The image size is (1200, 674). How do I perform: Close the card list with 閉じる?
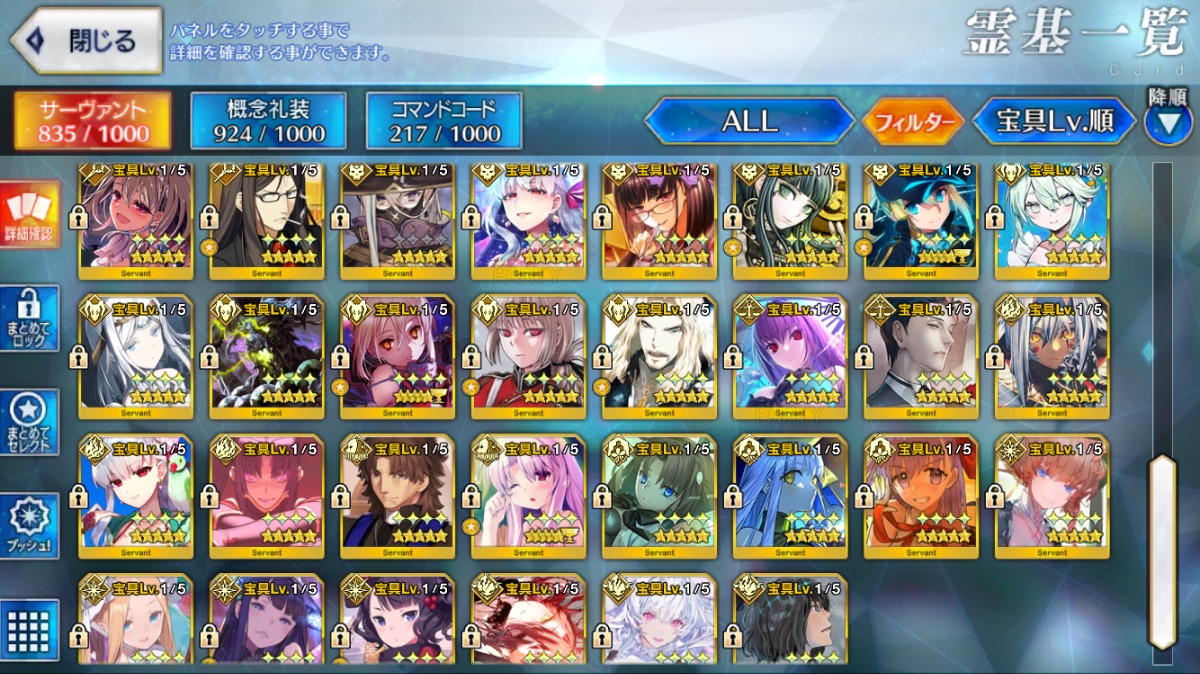click(x=86, y=42)
